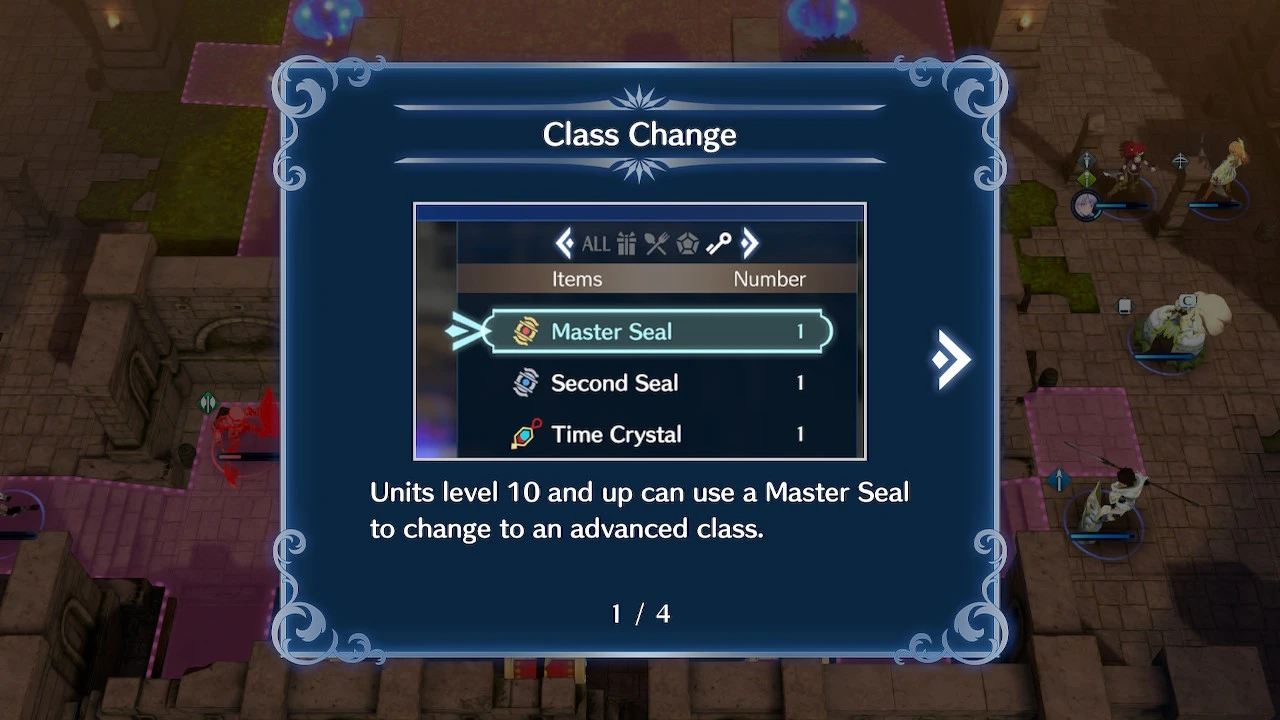The width and height of the screenshot is (1280, 720).
Task: Click the Class Change title text
Action: click(639, 134)
